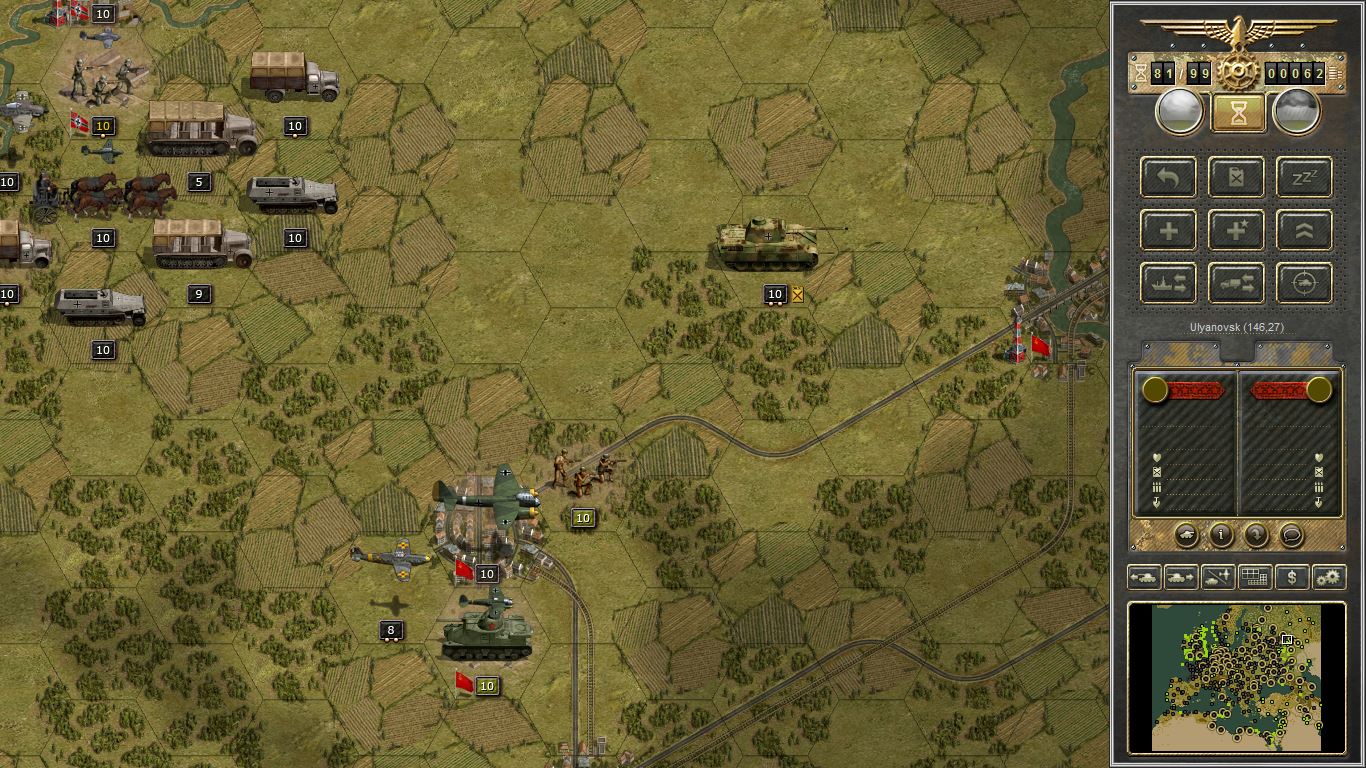Reinforce the unit with the plus button
Viewport: 1366px width, 768px height.
click(1169, 230)
